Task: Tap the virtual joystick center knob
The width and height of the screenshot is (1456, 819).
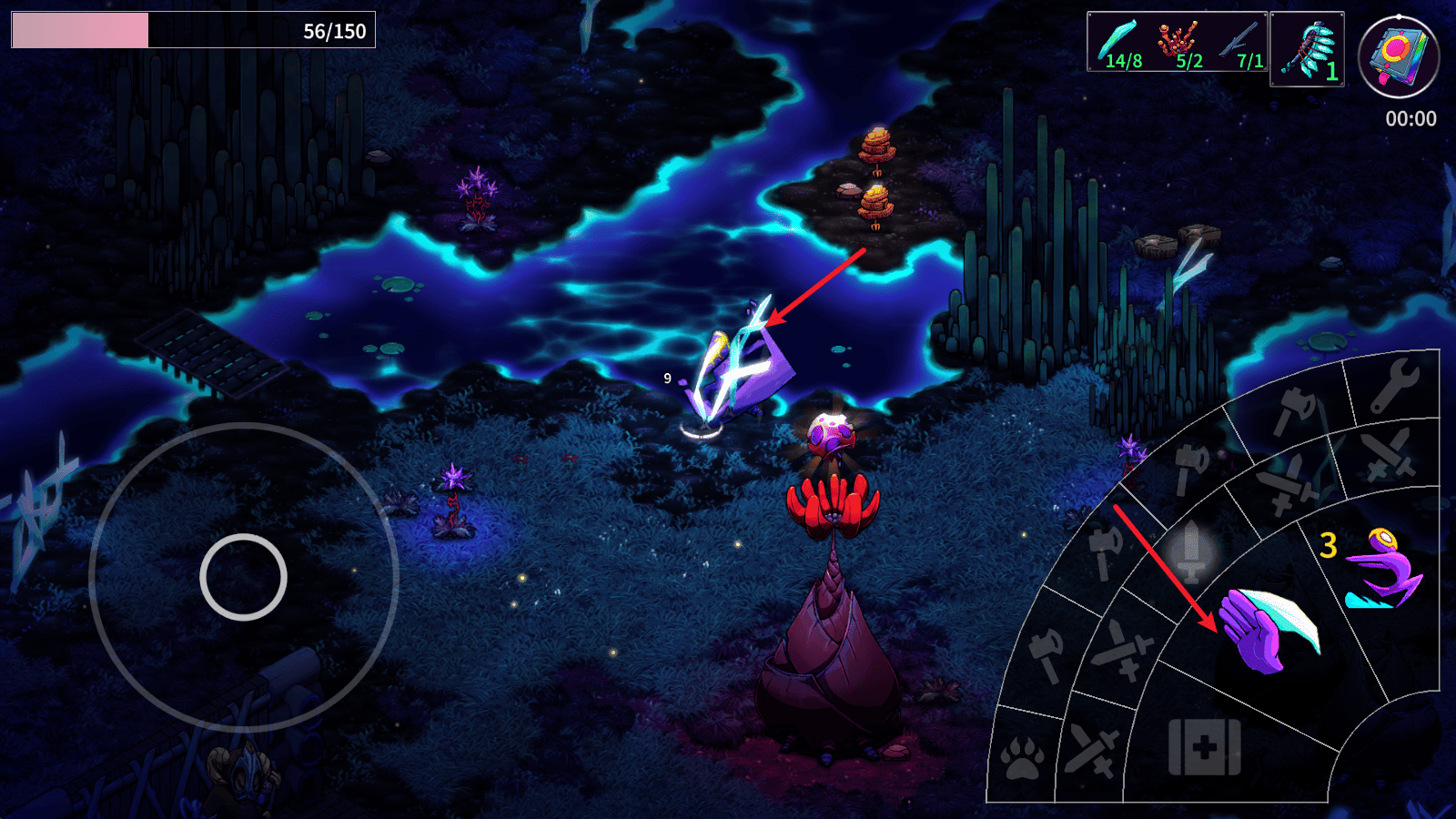Action: point(243,577)
